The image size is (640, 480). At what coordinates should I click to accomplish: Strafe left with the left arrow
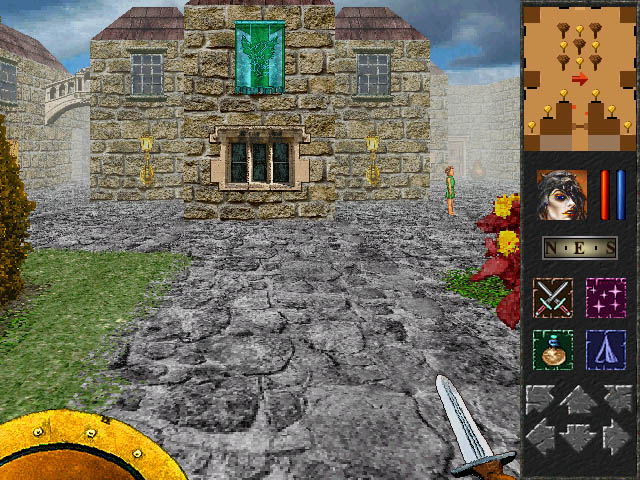(543, 437)
